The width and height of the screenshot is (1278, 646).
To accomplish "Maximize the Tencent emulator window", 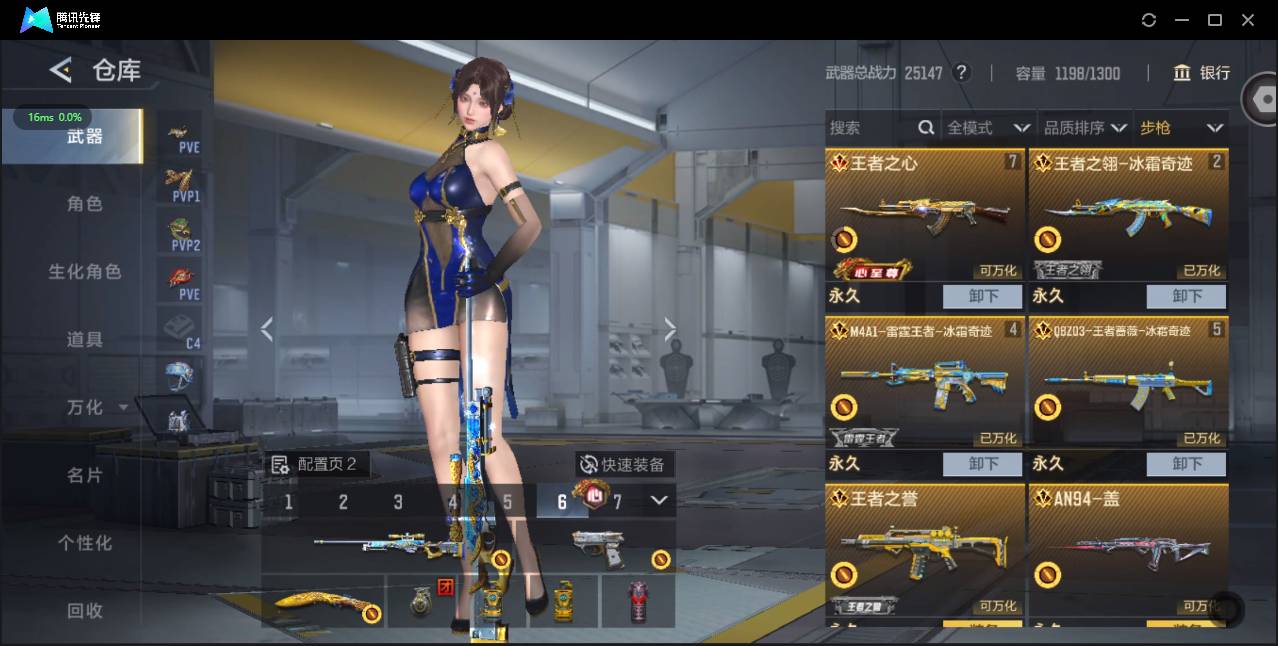I will click(x=1215, y=20).
